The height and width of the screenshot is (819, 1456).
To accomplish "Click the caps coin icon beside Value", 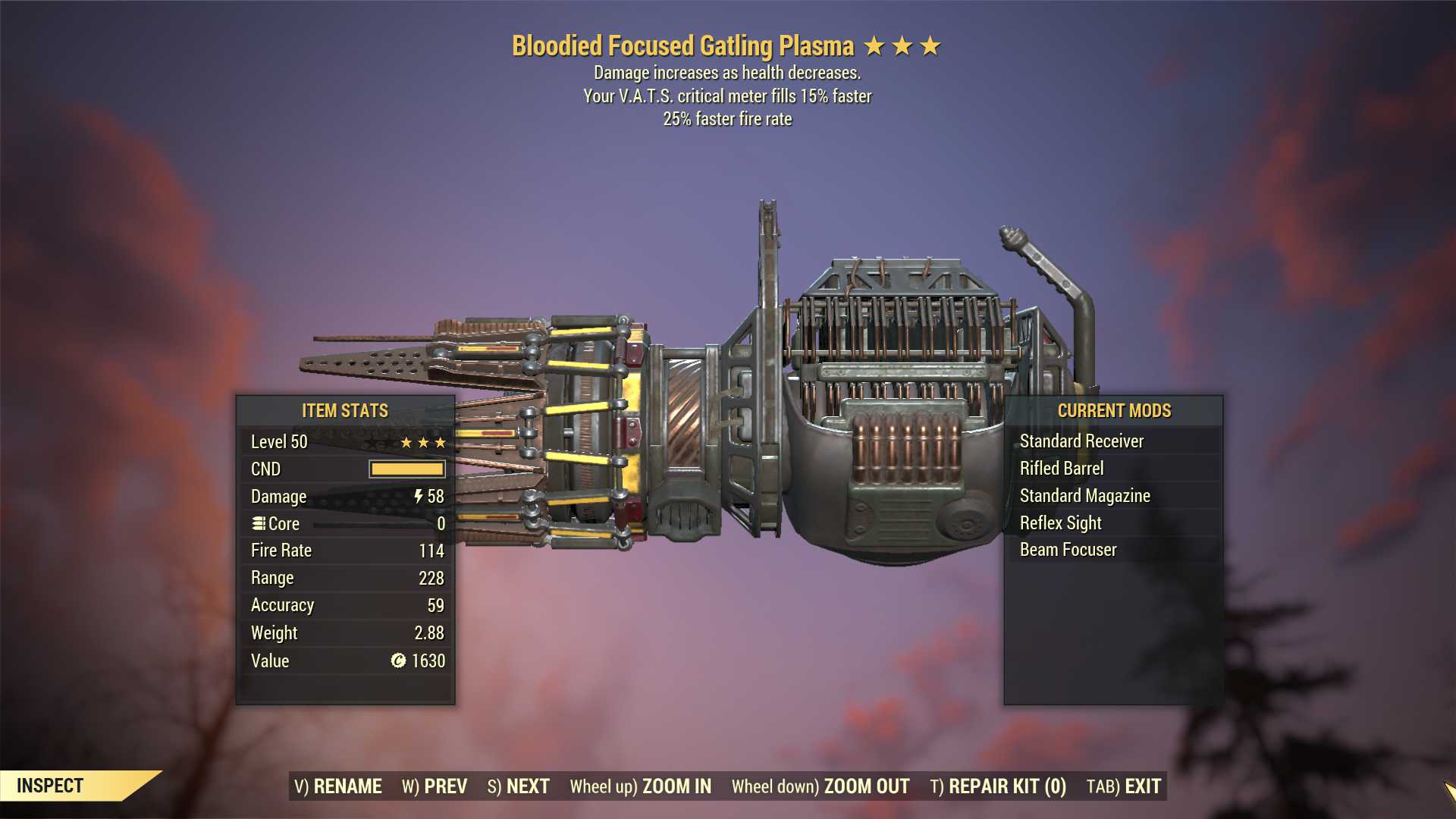I will point(397,661).
